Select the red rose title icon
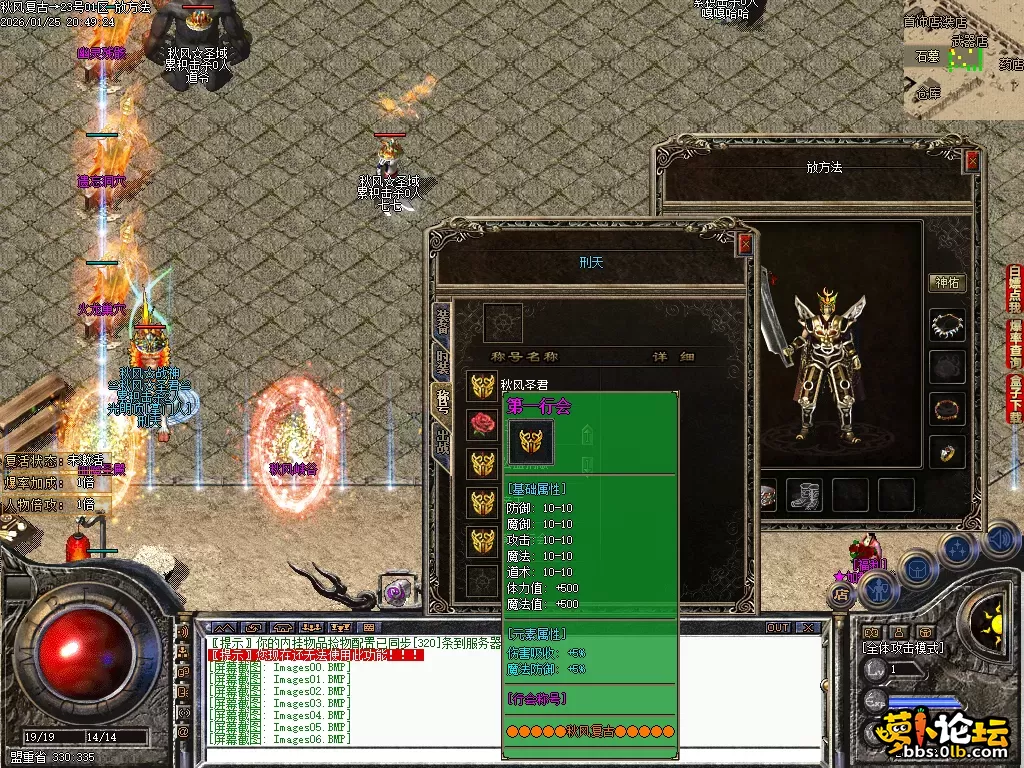Screen dimensions: 1024x768 pyautogui.click(x=483, y=424)
